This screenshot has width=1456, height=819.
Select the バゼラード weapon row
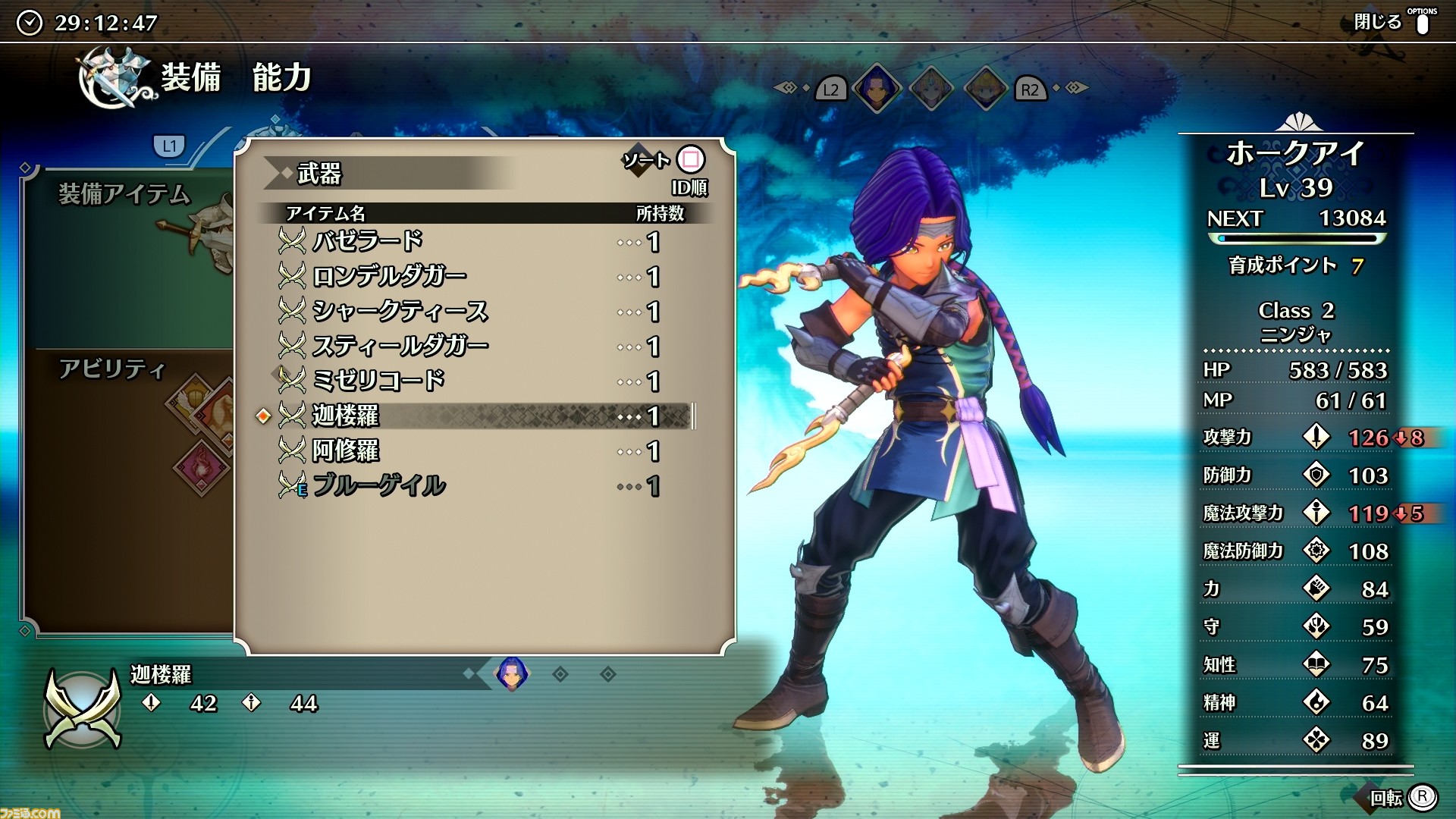point(368,241)
